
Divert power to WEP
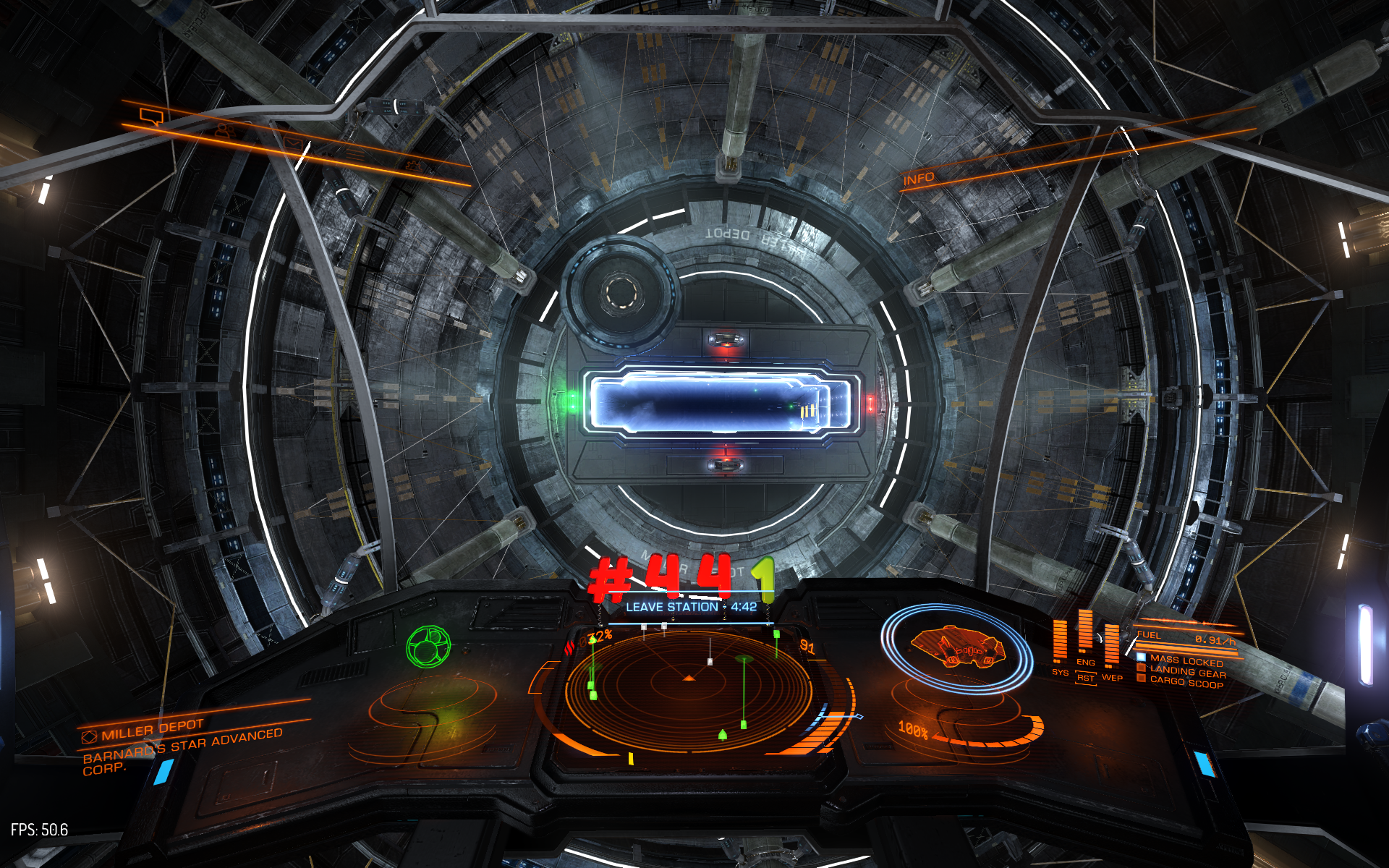(x=1112, y=678)
